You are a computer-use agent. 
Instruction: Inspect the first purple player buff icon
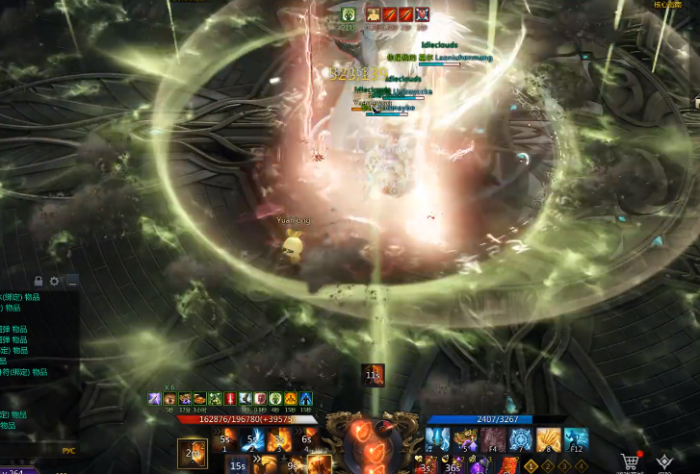click(x=154, y=398)
